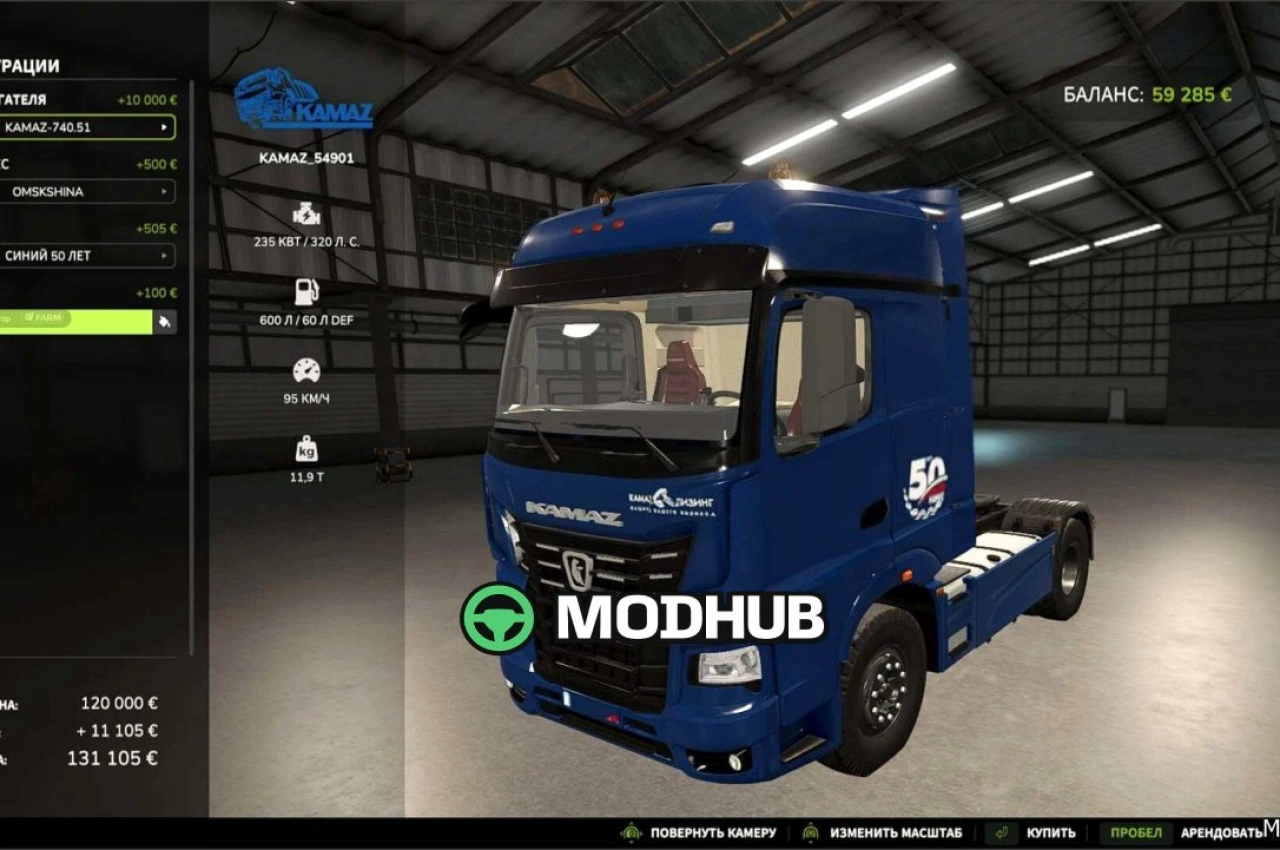Image resolution: width=1280 pixels, height=850 pixels.
Task: Click the engine power icon showing 235 KBT
Action: 306,213
